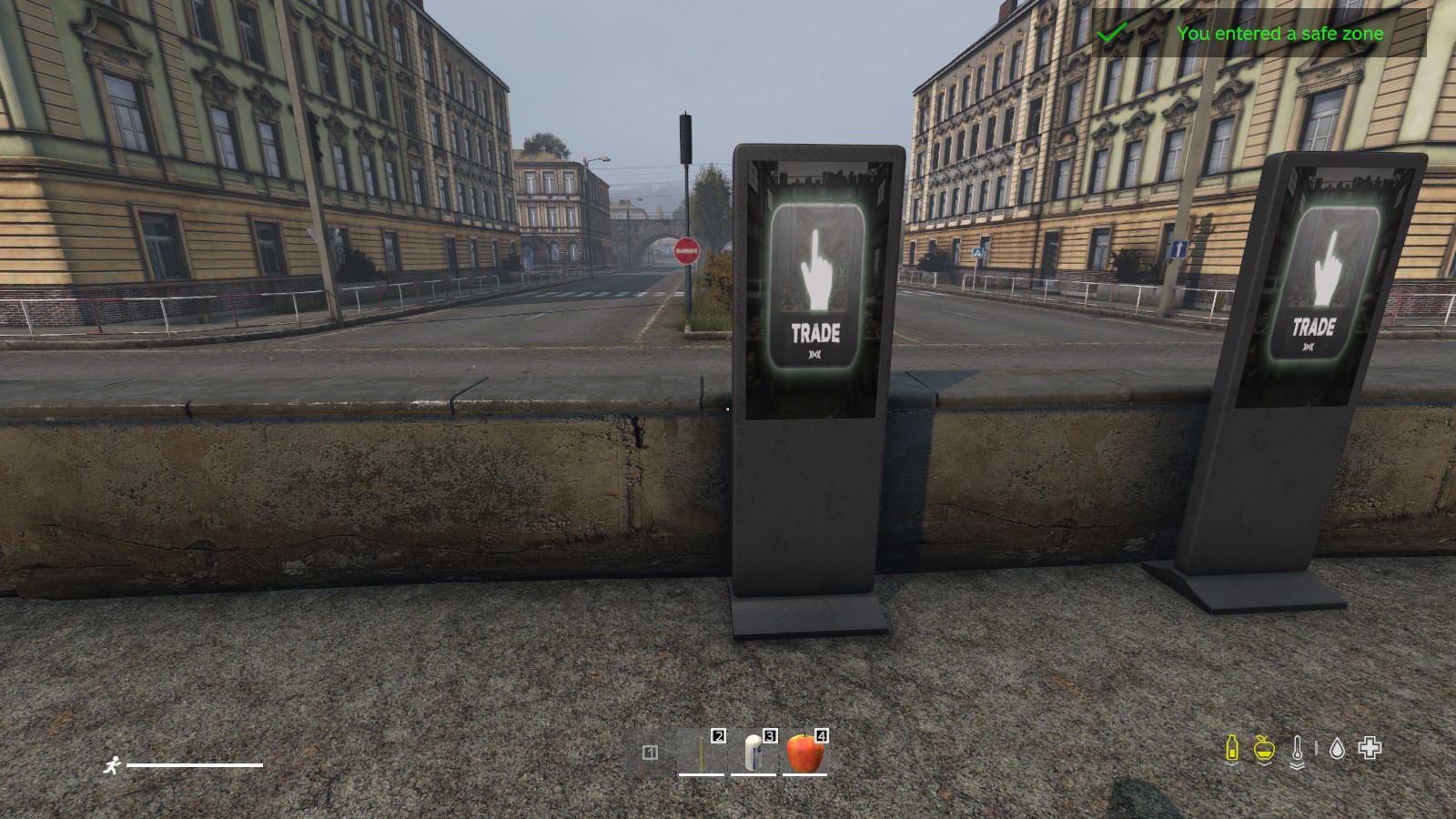
Task: Click the blood drop status icon
Action: pyautogui.click(x=1336, y=749)
